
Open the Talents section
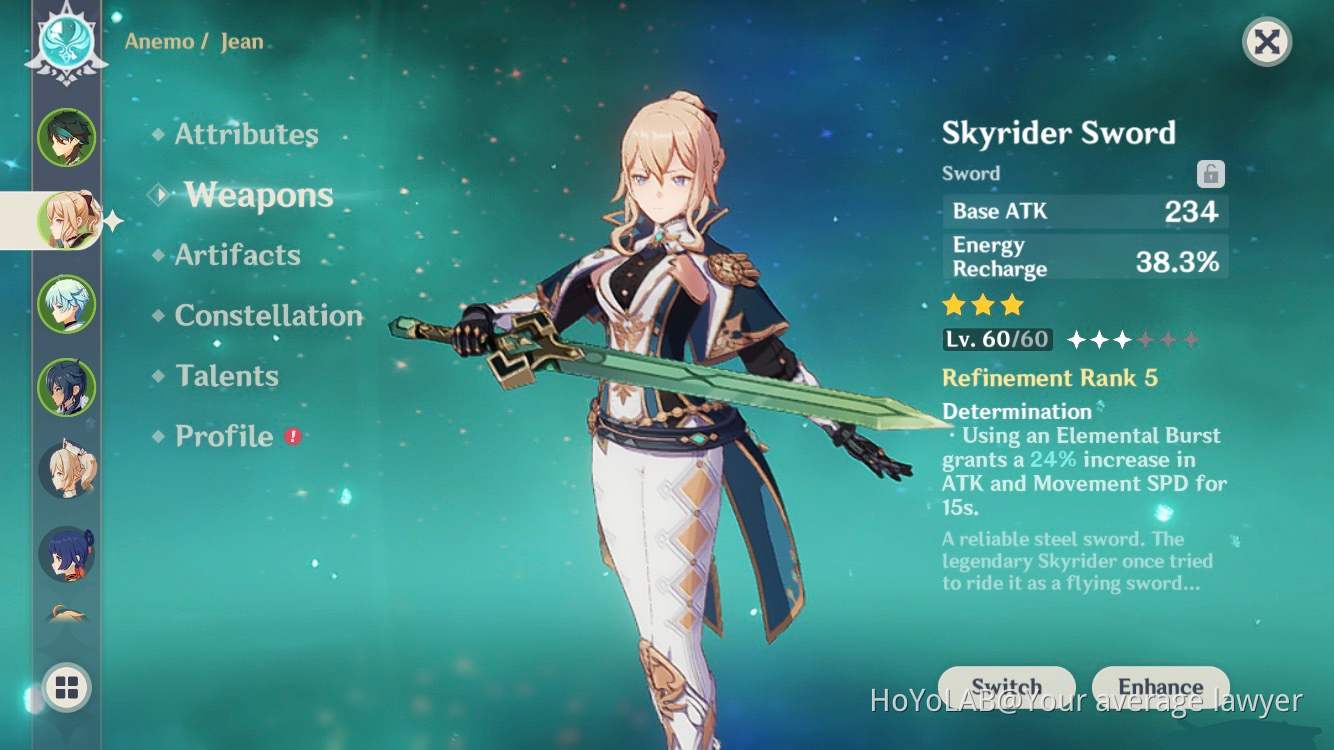[x=228, y=376]
